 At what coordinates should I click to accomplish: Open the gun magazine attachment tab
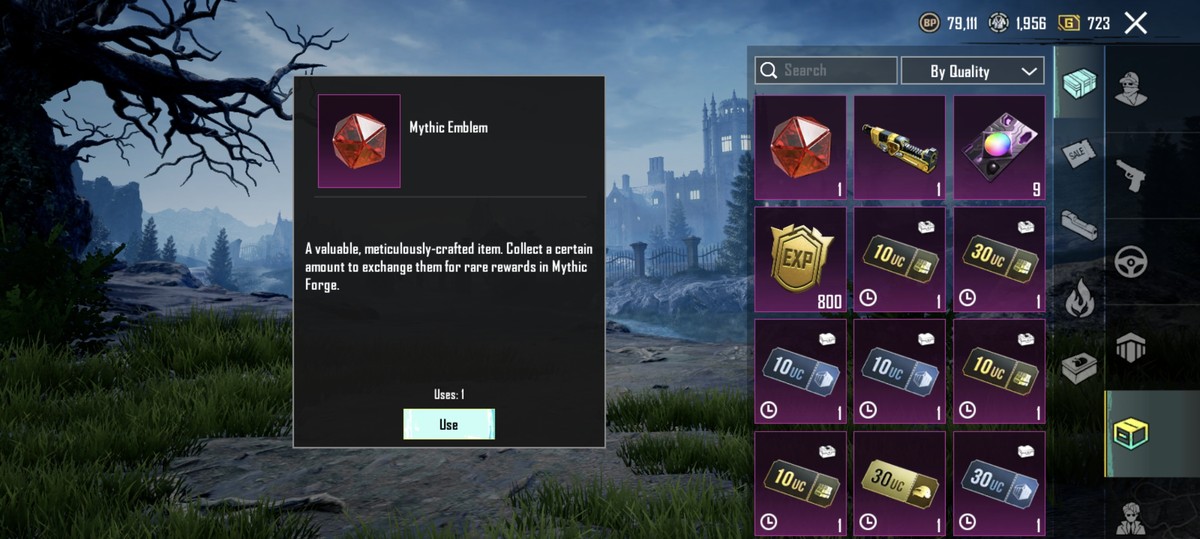(x=1079, y=225)
